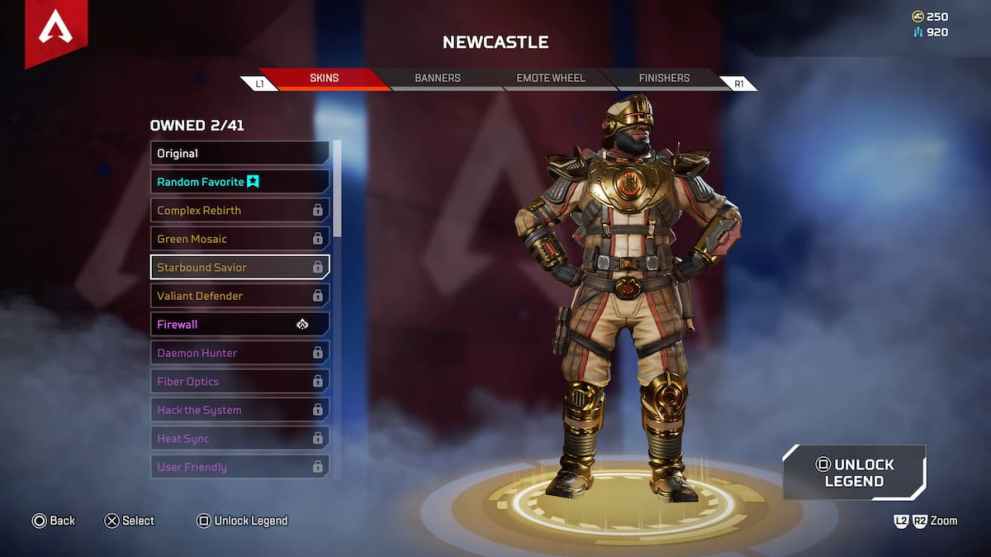Choose the Valiant Defender skin
991x557 pixels.
pyautogui.click(x=240, y=296)
